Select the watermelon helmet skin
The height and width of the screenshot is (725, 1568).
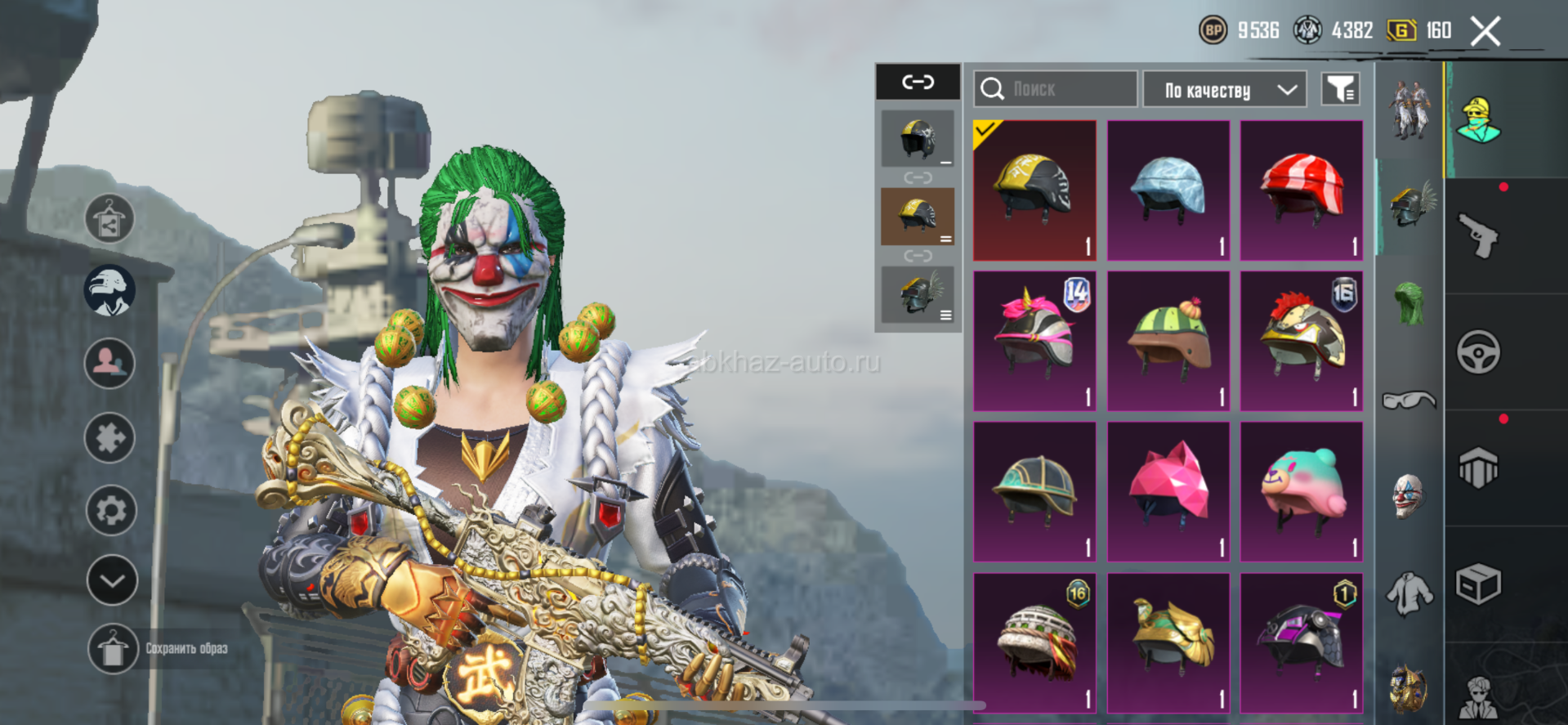click(x=1168, y=341)
